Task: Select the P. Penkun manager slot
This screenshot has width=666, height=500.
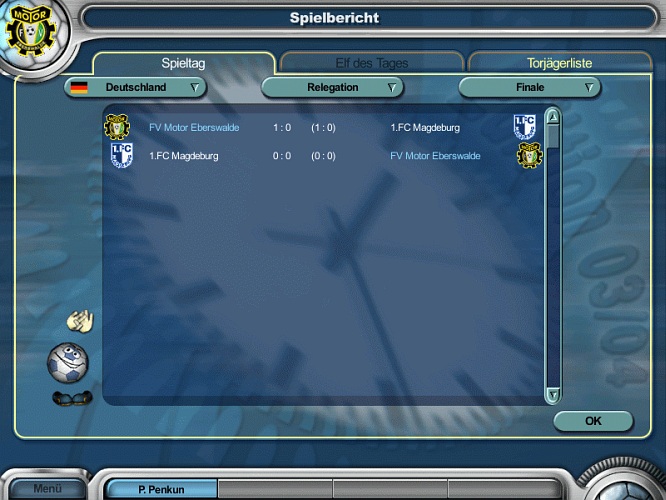Action: pyautogui.click(x=161, y=490)
